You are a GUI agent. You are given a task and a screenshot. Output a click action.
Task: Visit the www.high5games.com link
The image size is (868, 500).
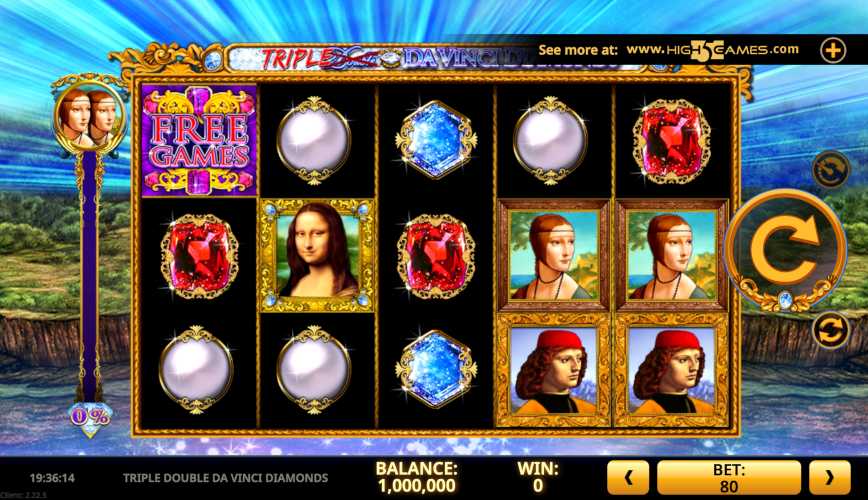click(x=712, y=49)
